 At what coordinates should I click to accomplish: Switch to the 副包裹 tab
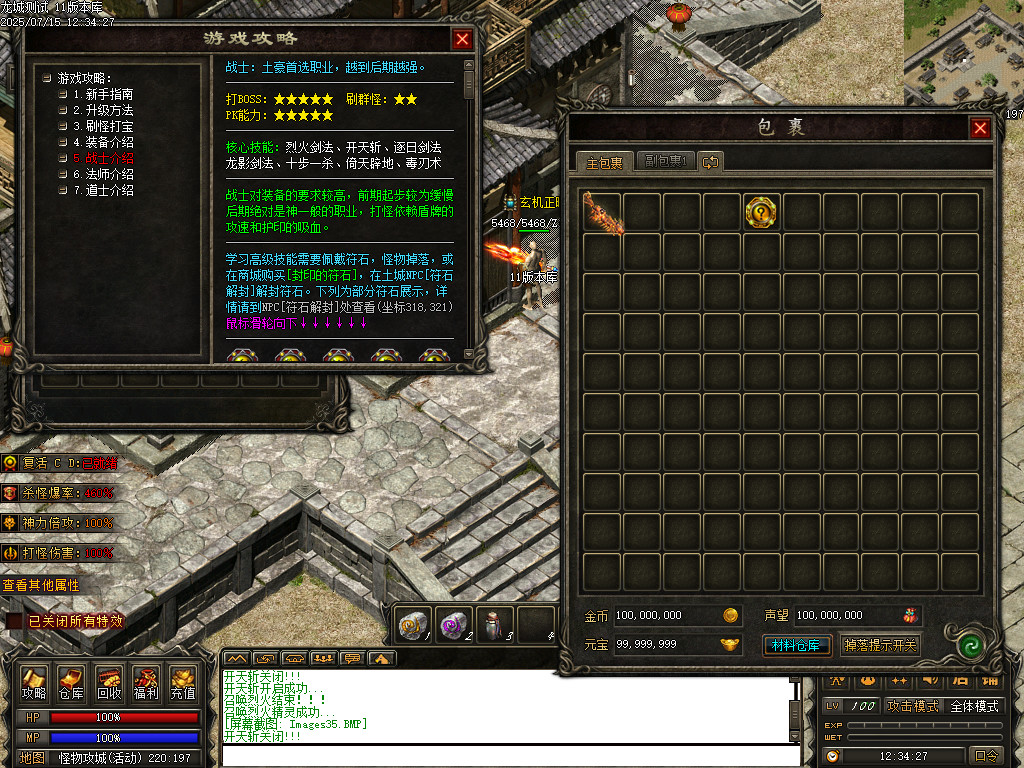tap(664, 162)
